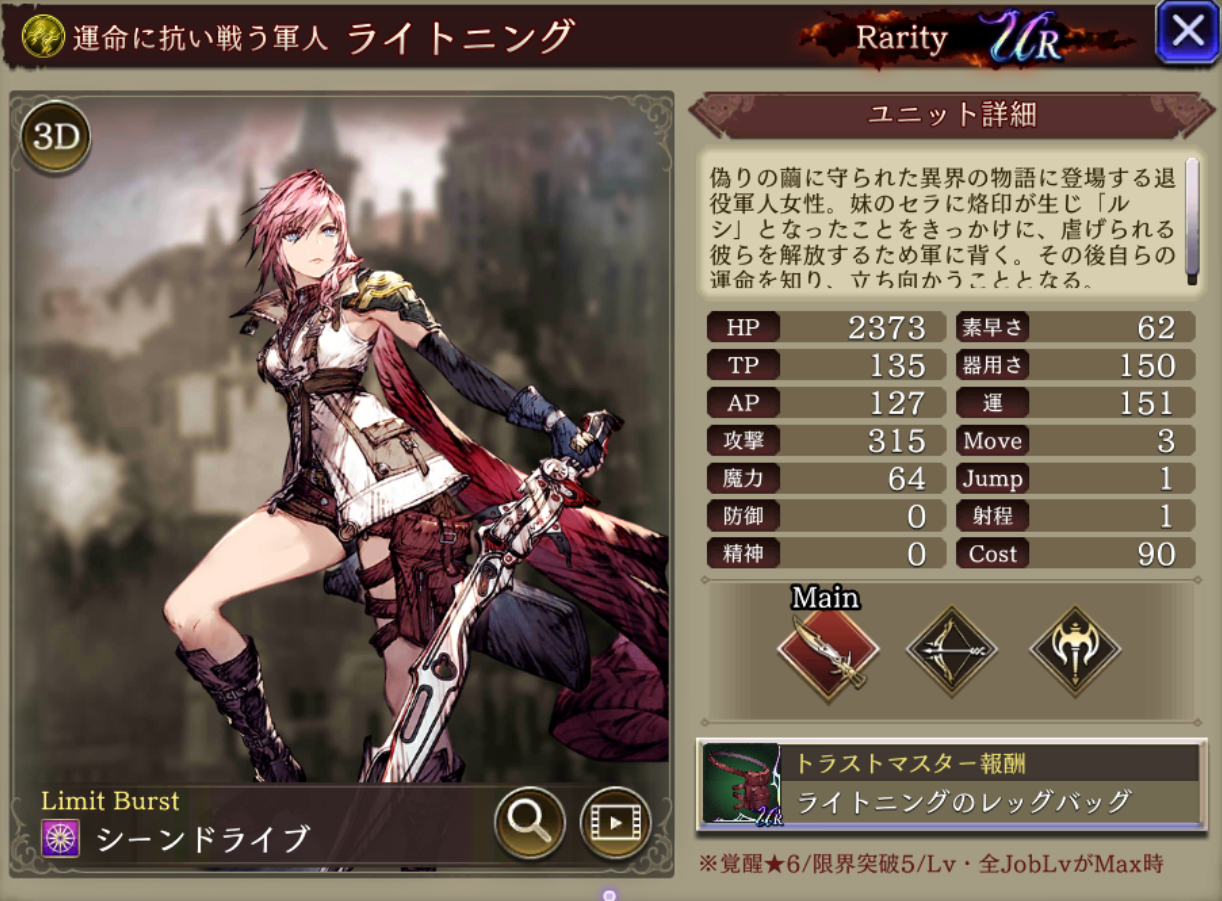Play the Limit Burst video preview
Screen dimensions: 1222x901
click(x=615, y=823)
